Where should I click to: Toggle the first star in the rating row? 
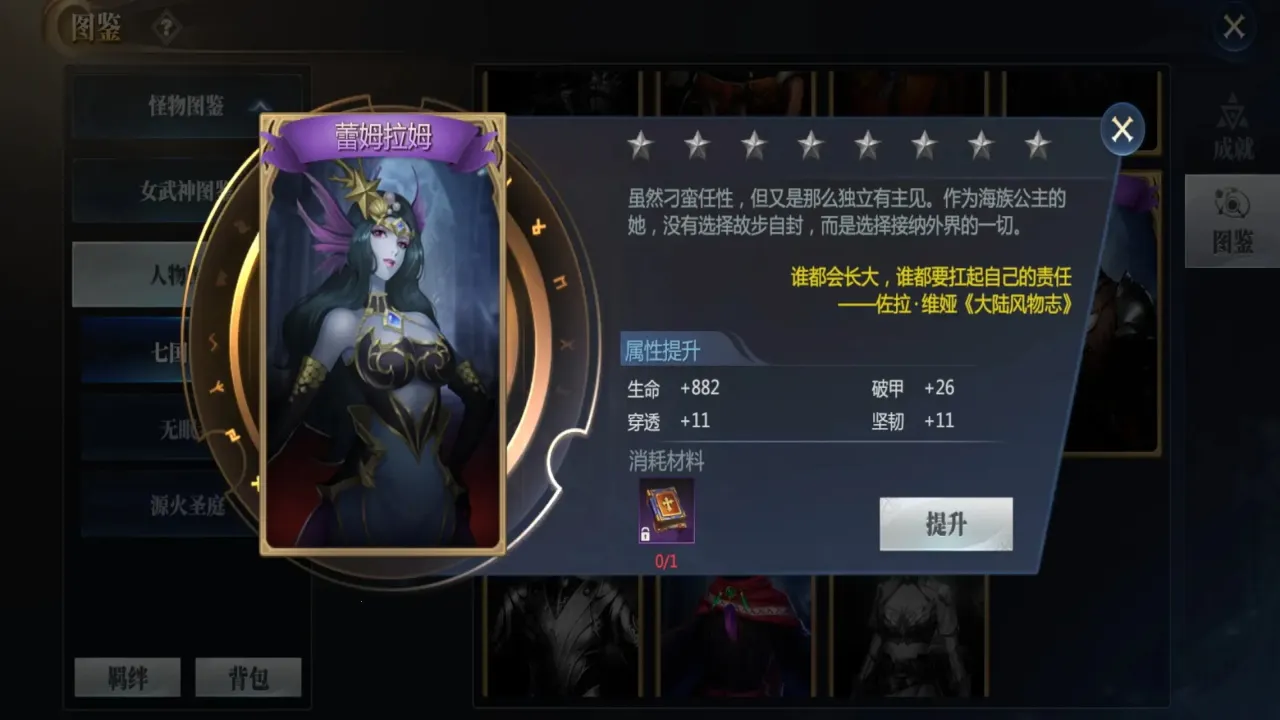tap(643, 145)
